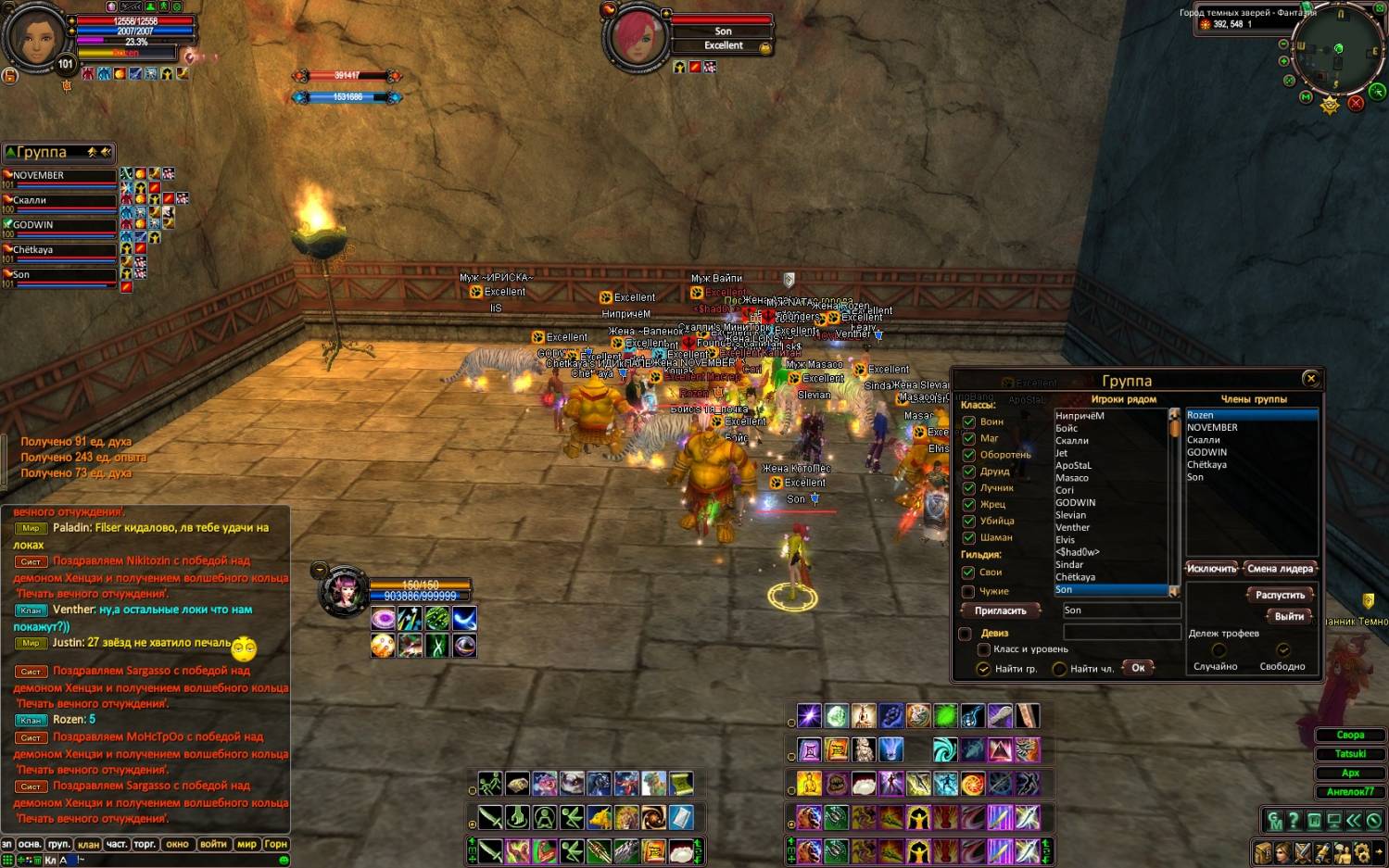1389x868 pixels.
Task: Leave group with Выйти button
Action: point(1289,616)
